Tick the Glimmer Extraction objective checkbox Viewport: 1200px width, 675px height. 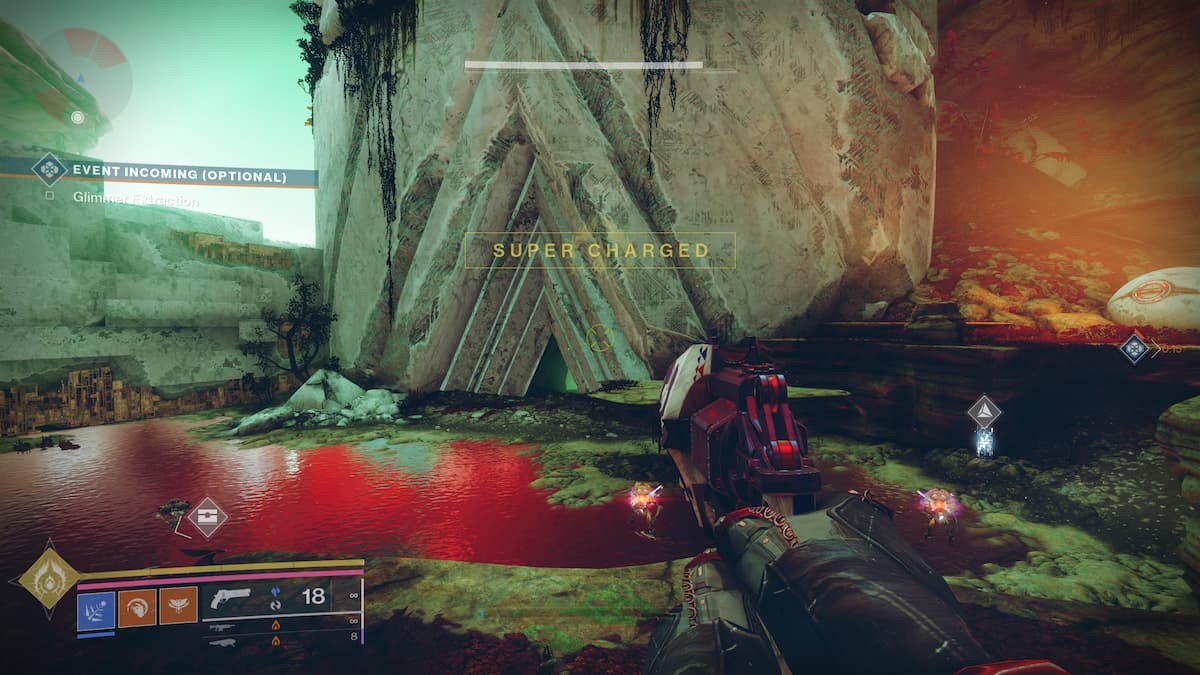(49, 197)
